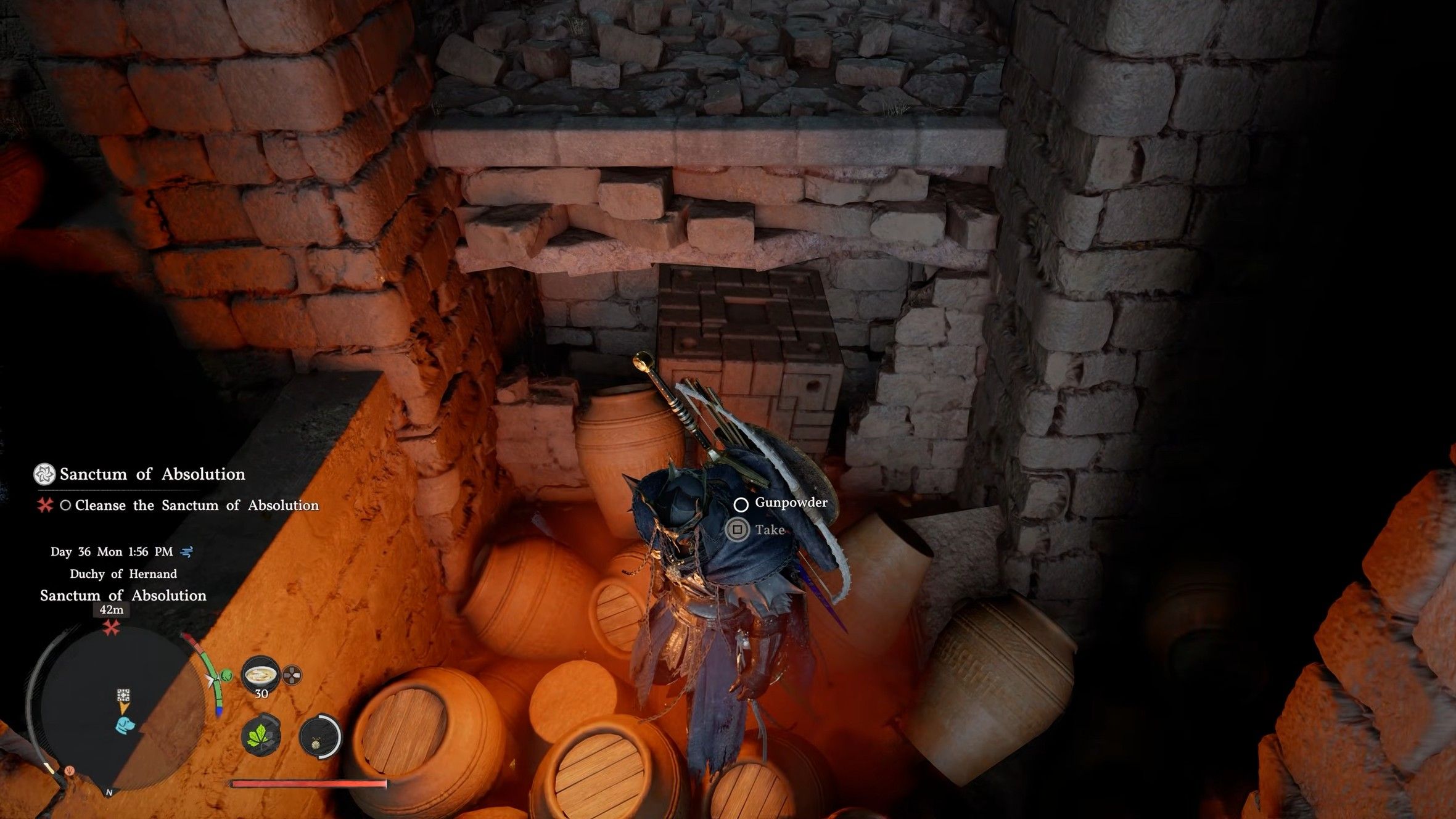This screenshot has width=1456, height=819.
Task: Select the Sanctum of Absolution quest title
Action: point(152,474)
